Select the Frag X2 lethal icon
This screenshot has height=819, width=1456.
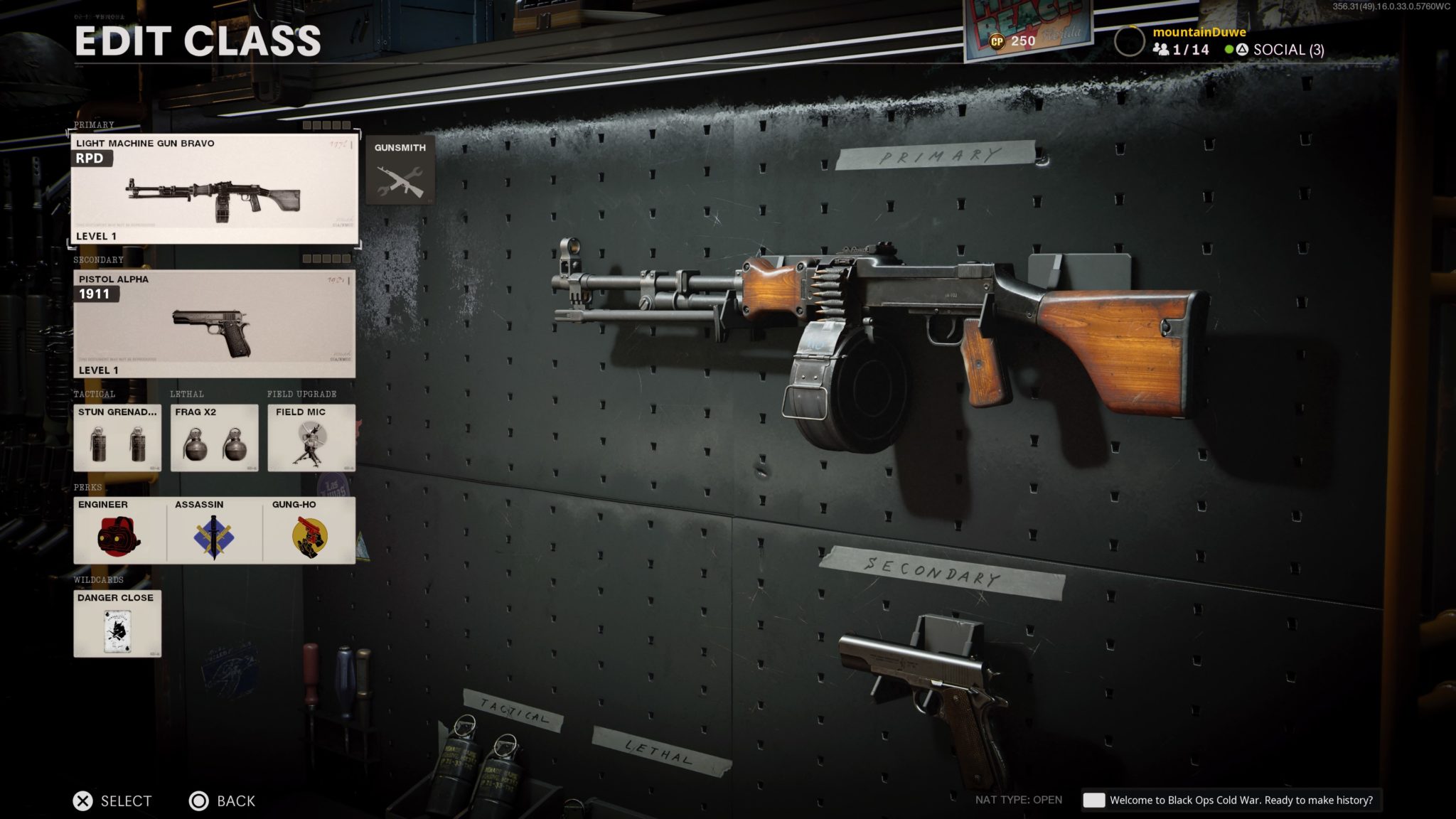click(213, 437)
